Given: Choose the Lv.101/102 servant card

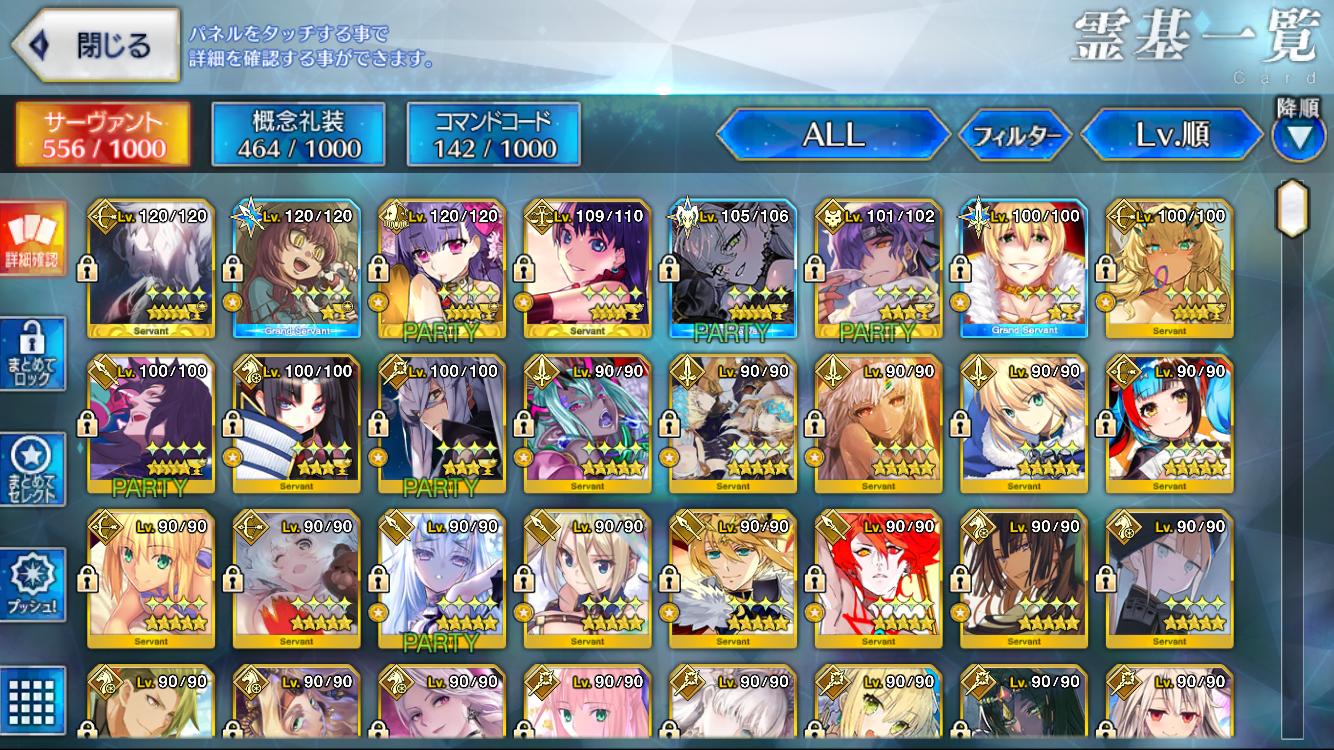Looking at the screenshot, I should tap(878, 268).
